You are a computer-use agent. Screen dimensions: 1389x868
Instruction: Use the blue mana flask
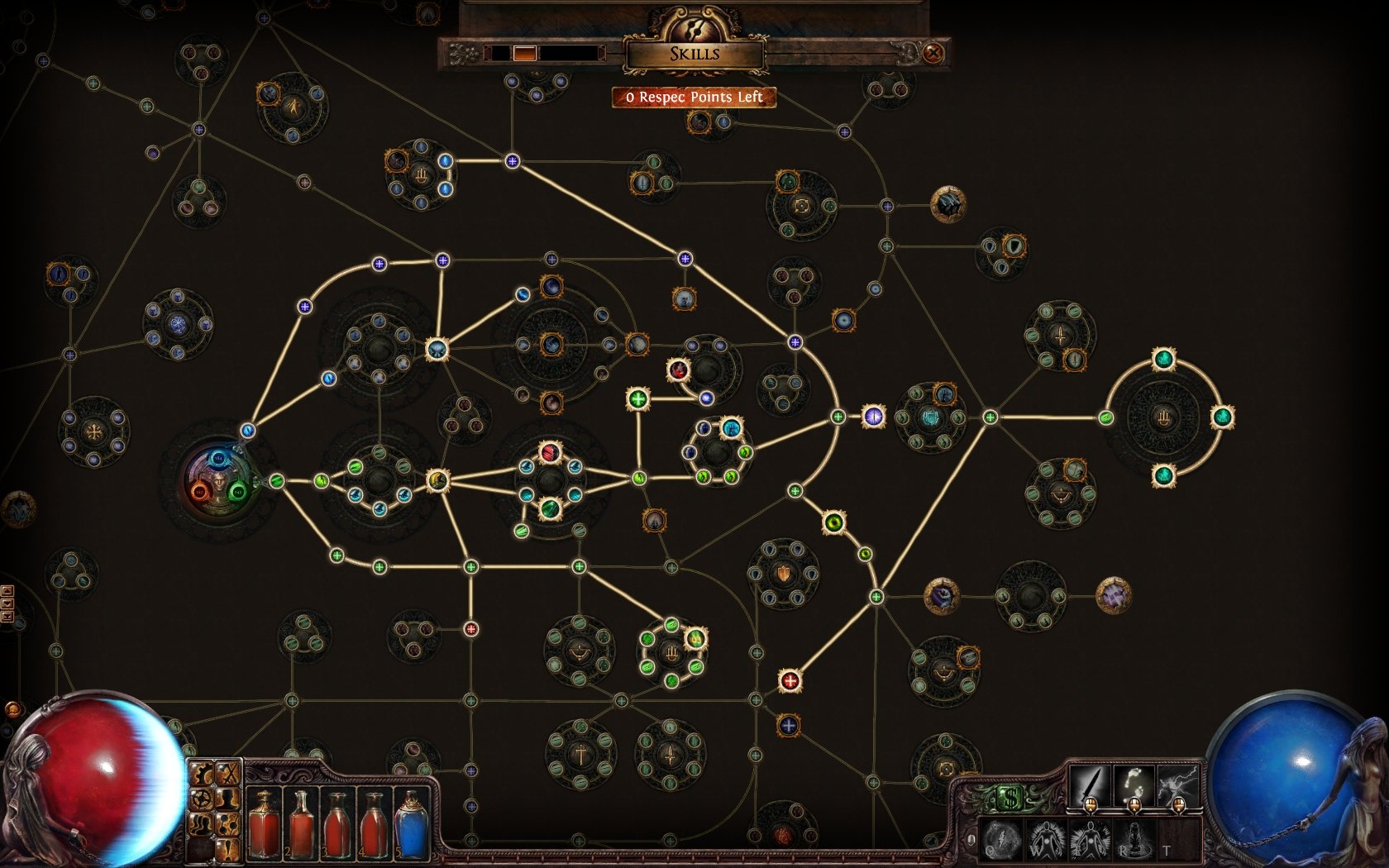411,823
